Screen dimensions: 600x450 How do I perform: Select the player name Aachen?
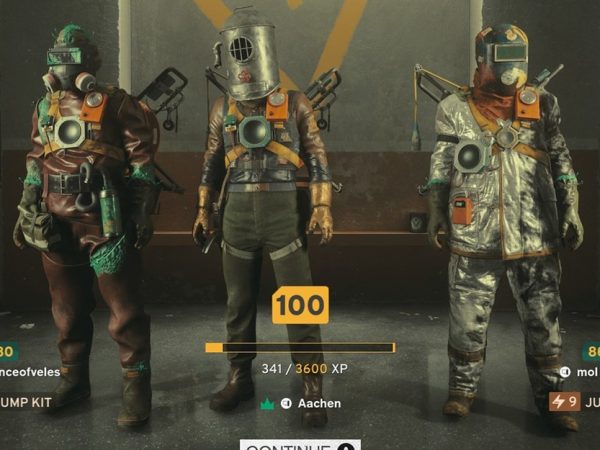320,403
